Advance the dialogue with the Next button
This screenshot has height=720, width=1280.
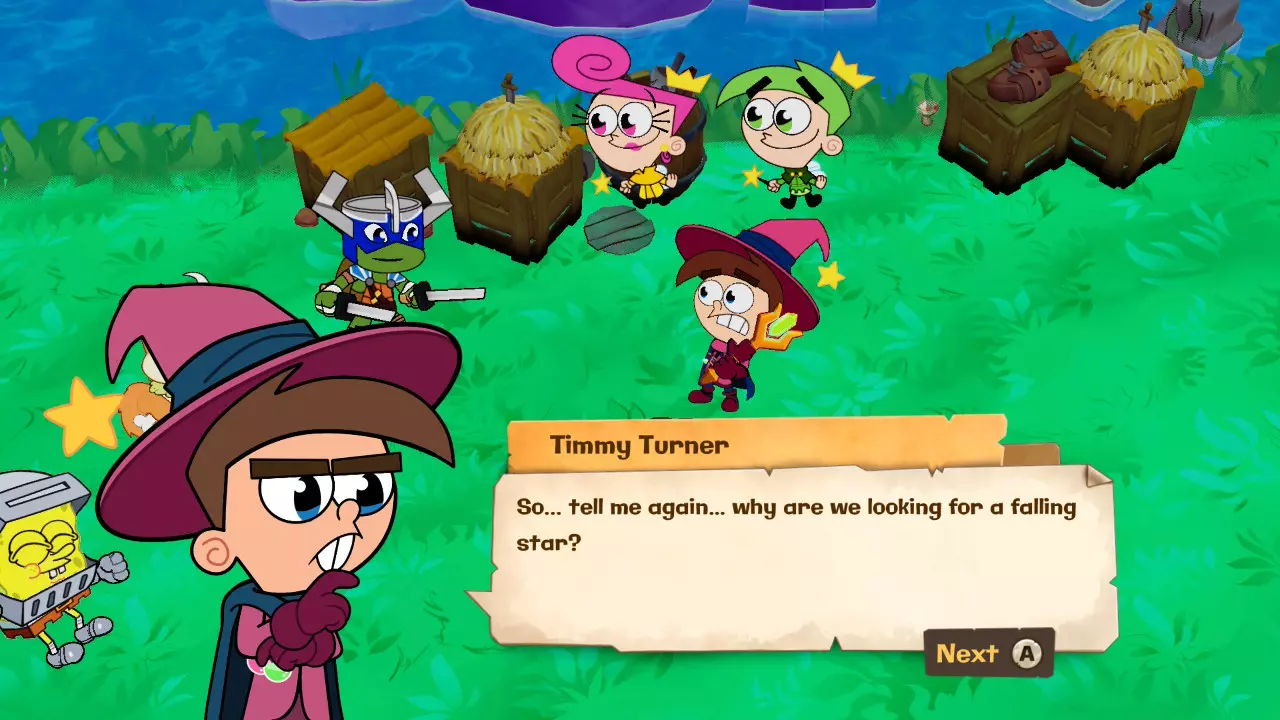tap(987, 654)
